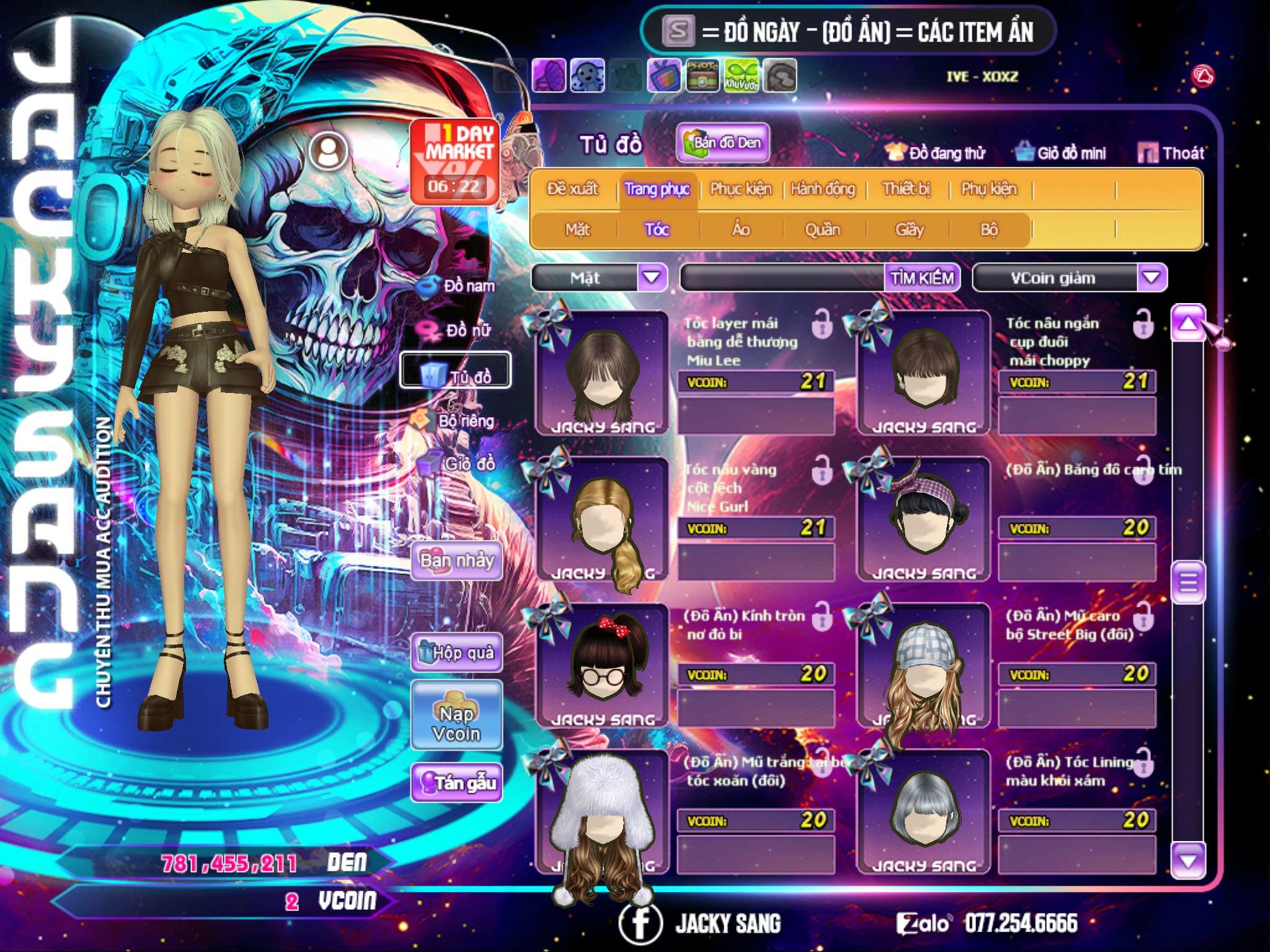Switch to the Phục kiện tab
This screenshot has width=1270, height=952.
pos(740,188)
